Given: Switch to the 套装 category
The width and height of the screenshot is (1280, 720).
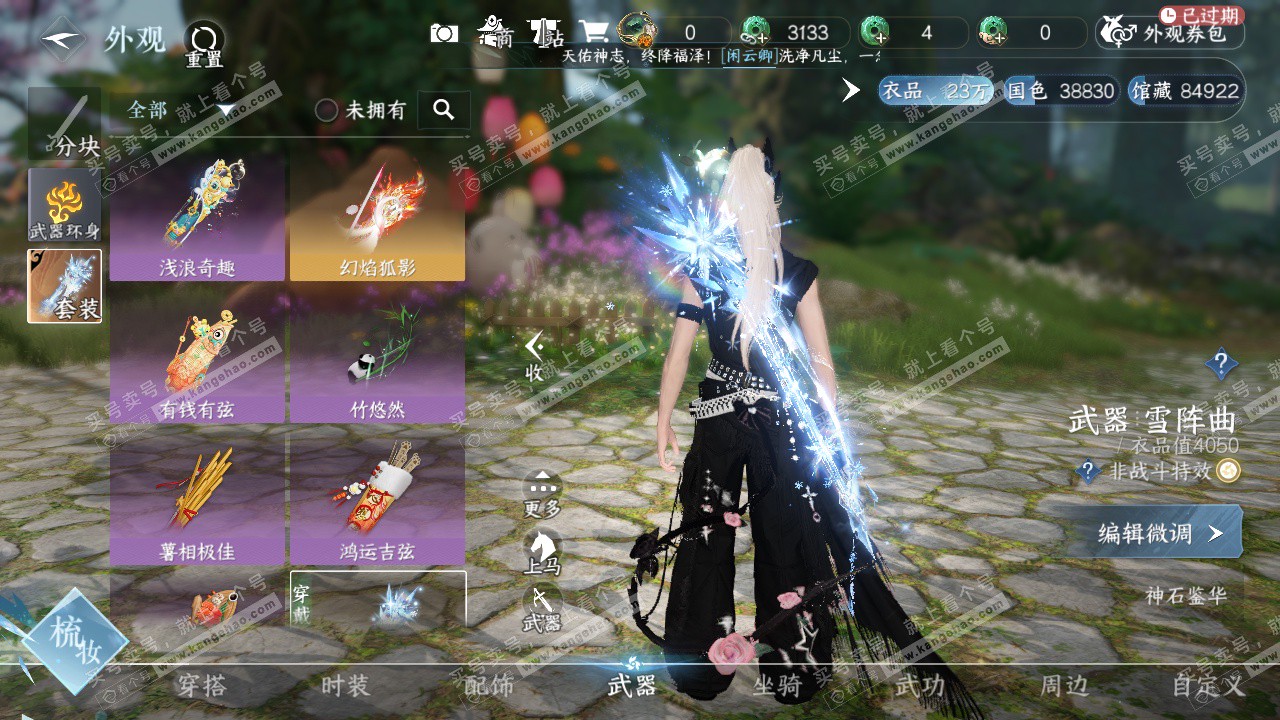Looking at the screenshot, I should [x=65, y=286].
